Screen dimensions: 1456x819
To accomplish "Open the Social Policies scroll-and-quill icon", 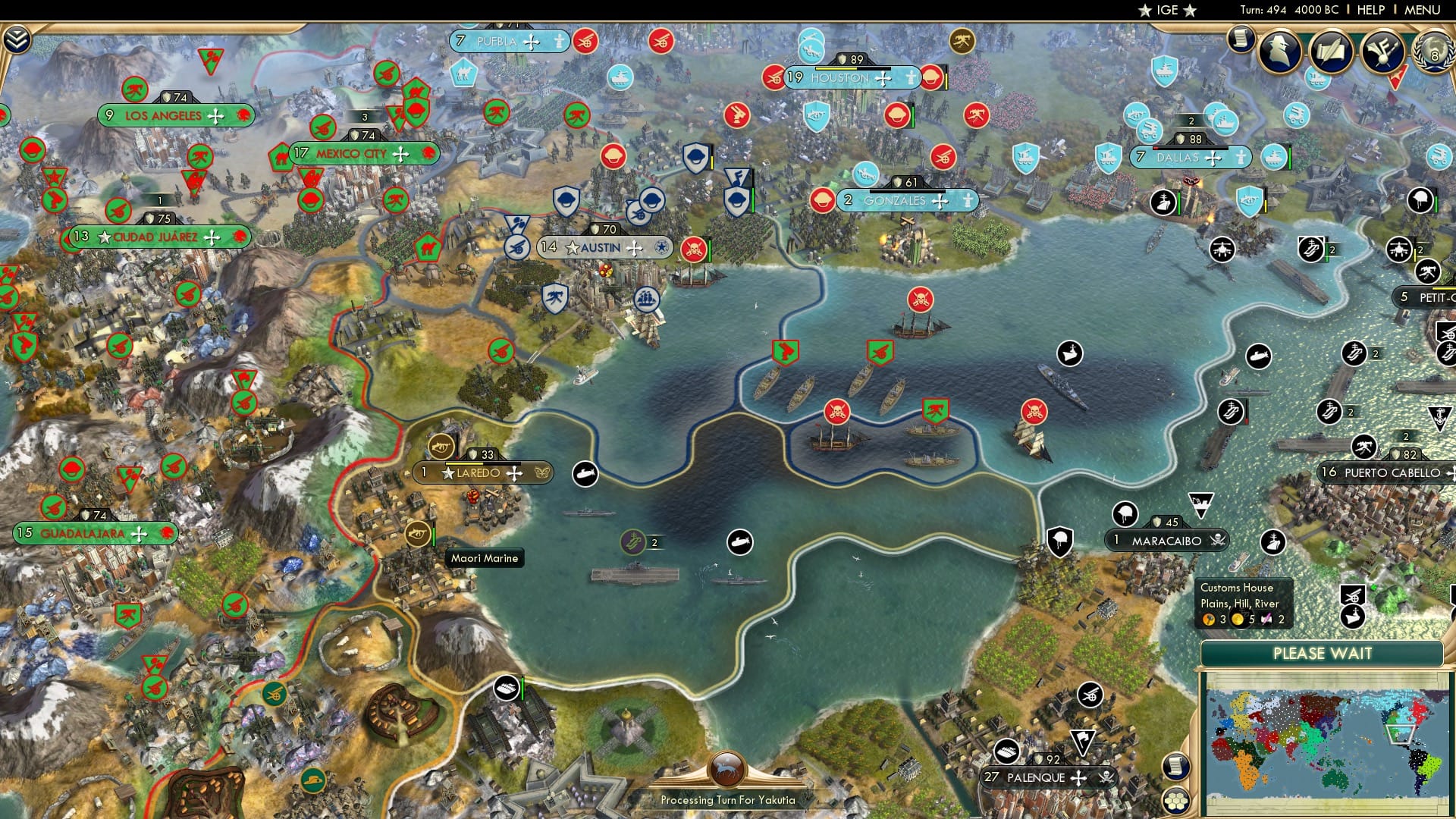I will tap(1333, 52).
